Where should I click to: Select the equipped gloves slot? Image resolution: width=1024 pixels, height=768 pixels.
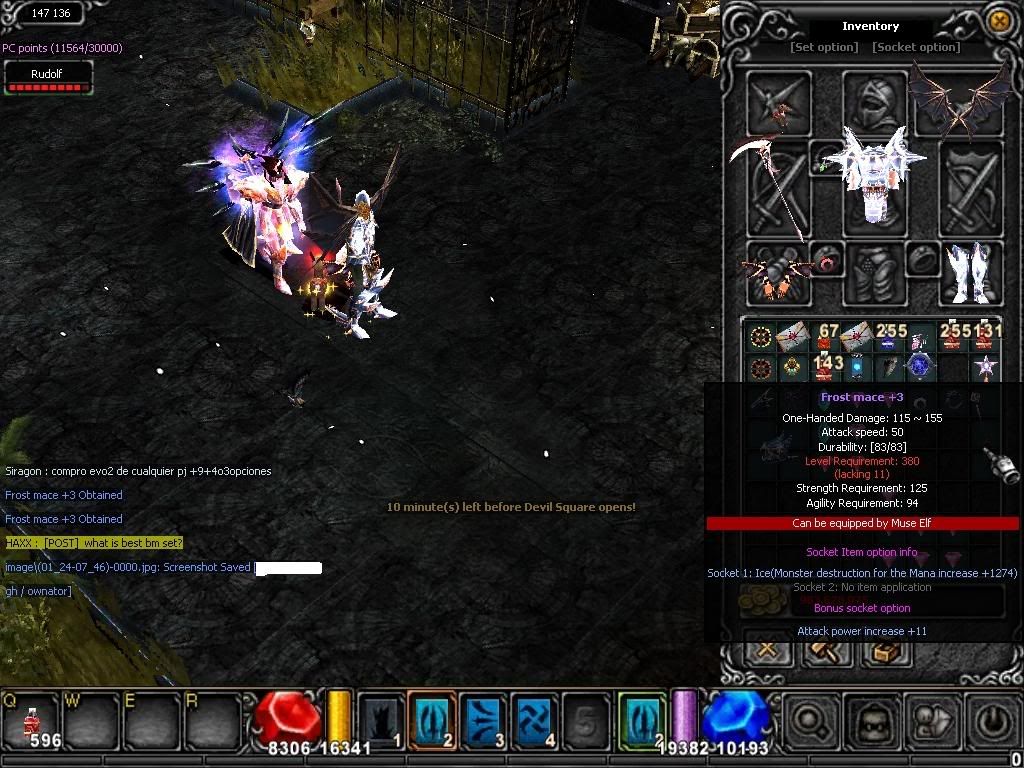(x=778, y=273)
